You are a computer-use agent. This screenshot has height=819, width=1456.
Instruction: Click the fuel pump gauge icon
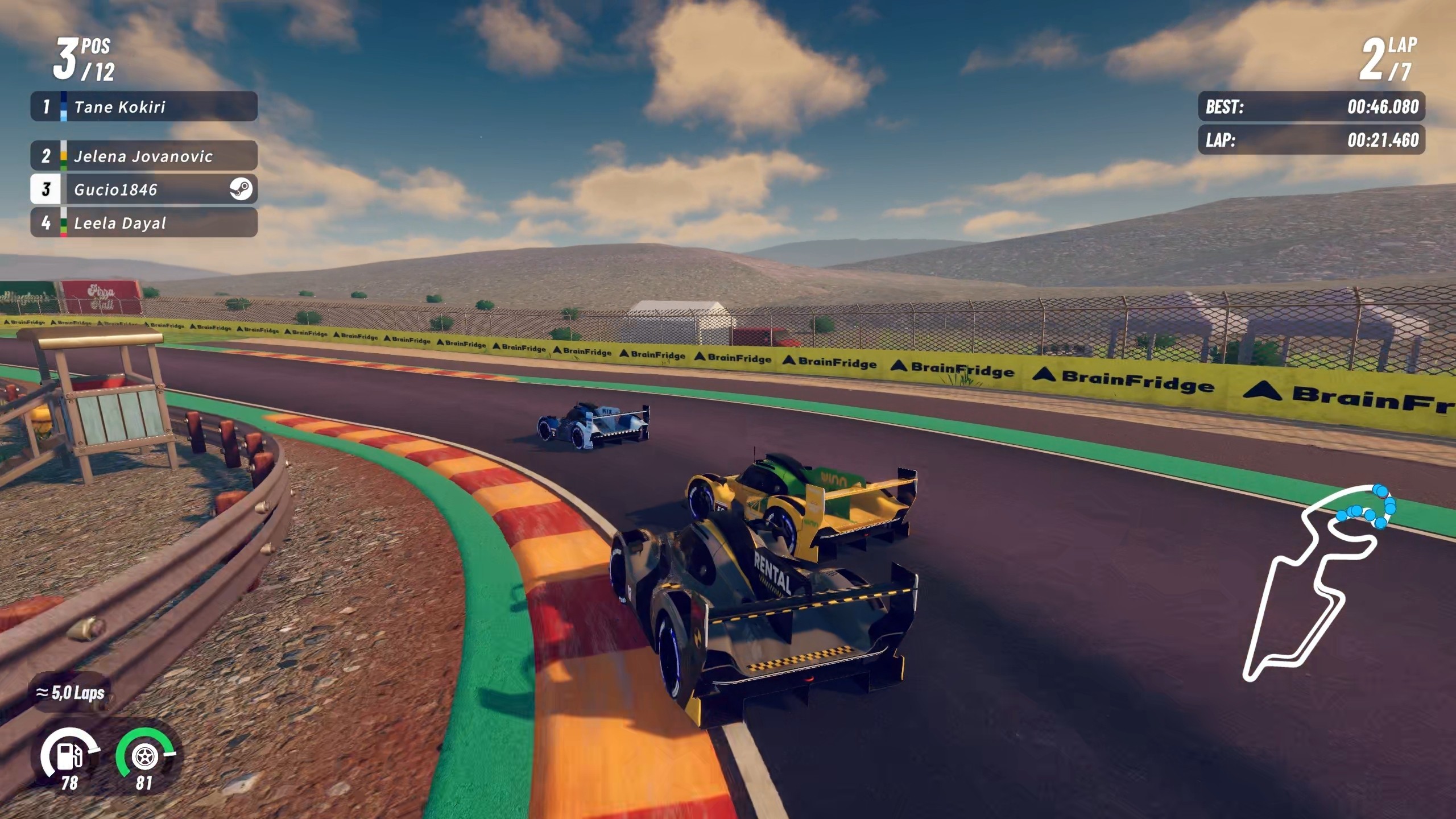point(69,756)
